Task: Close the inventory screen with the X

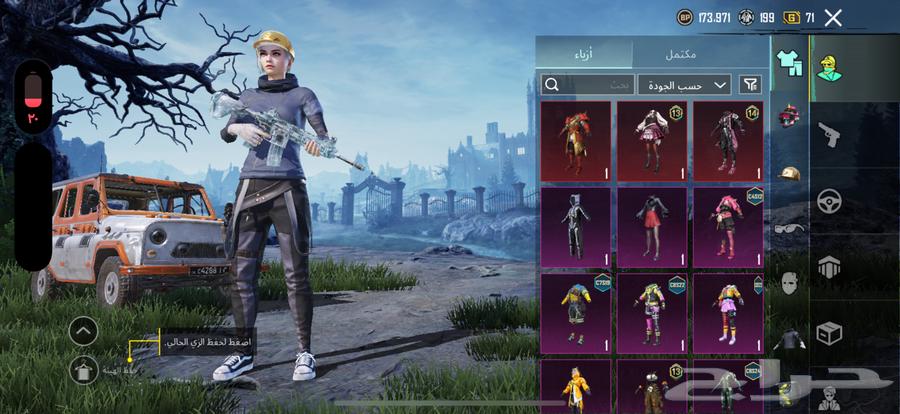Action: click(833, 17)
